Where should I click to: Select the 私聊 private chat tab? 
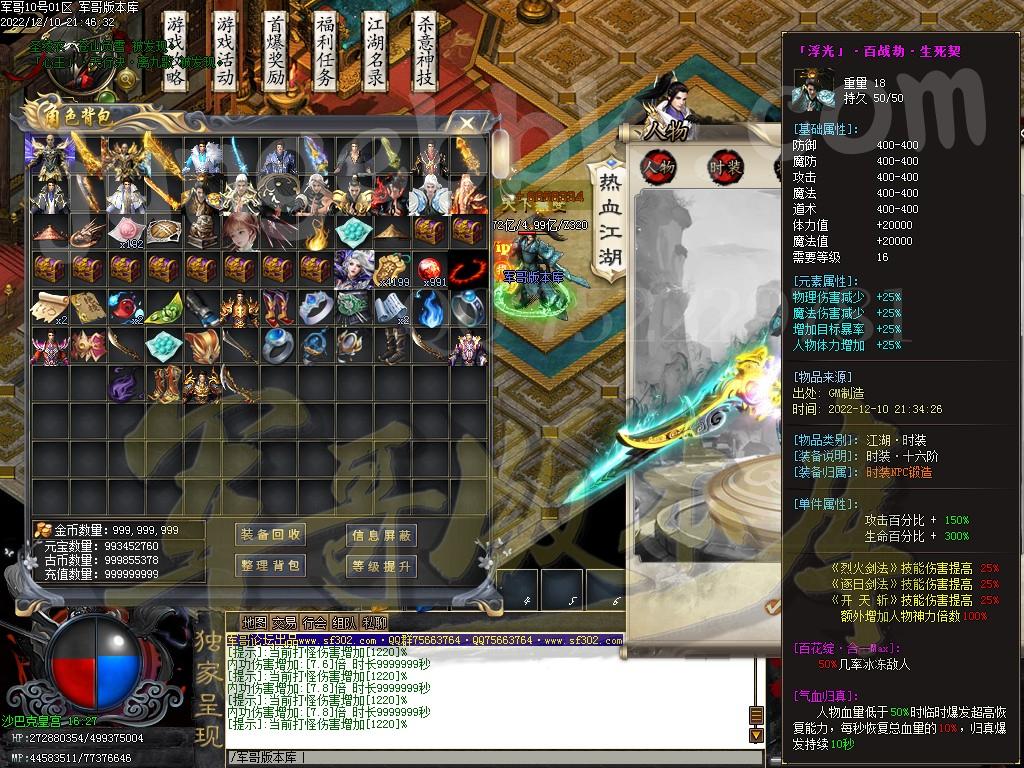(375, 622)
